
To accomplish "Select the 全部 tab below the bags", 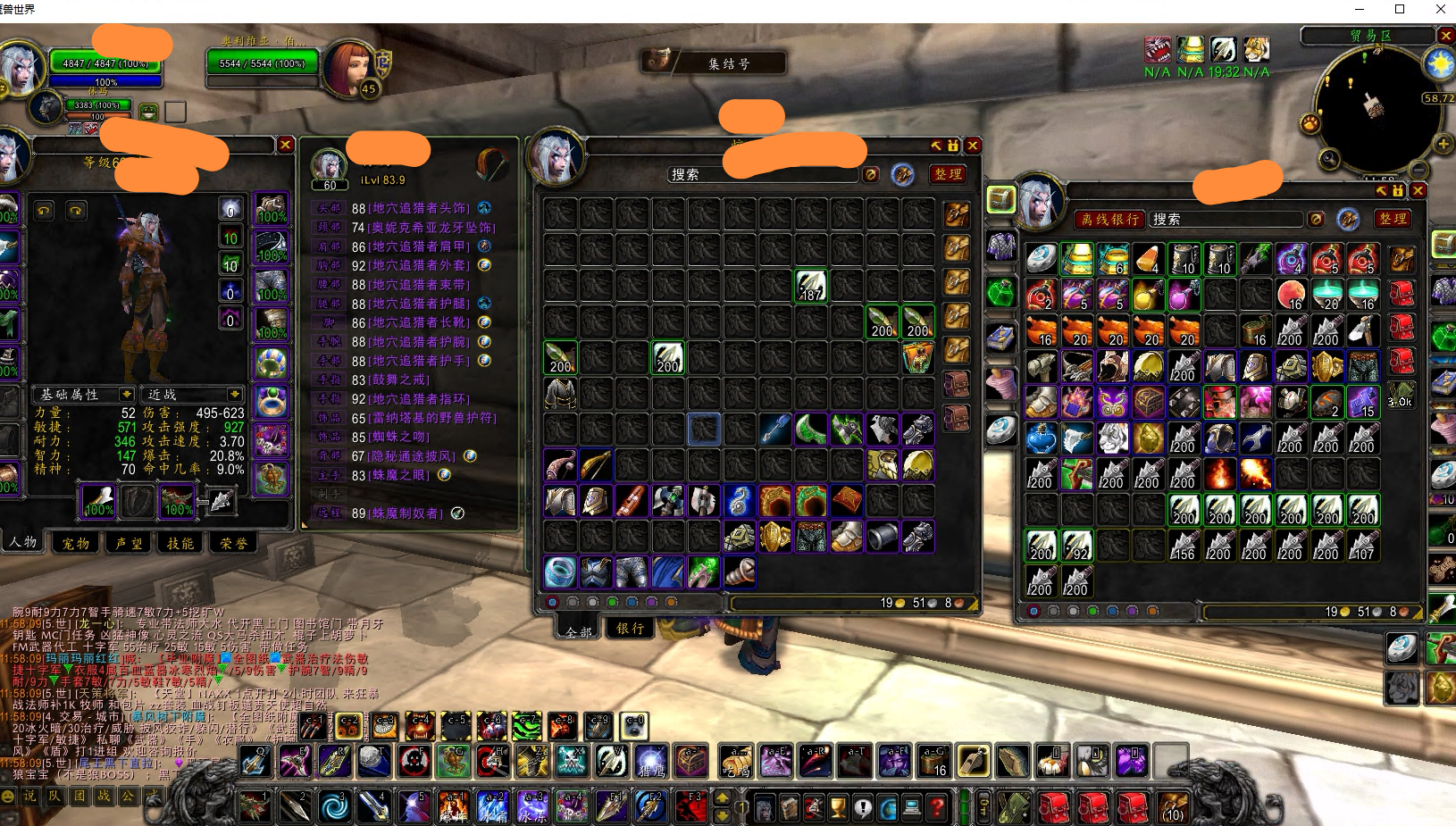I will point(579,630).
